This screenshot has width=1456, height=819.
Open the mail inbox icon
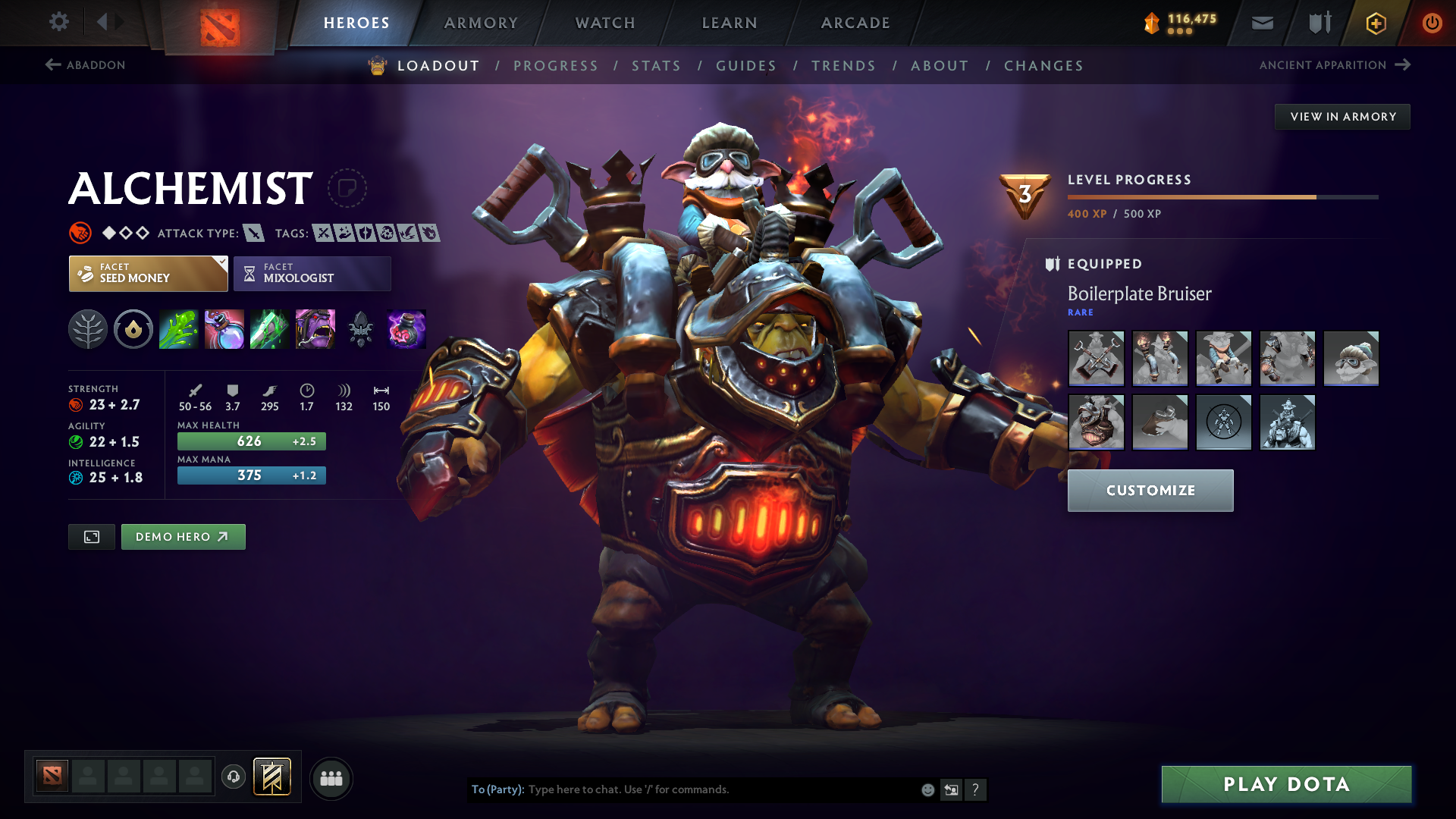[x=1261, y=23]
